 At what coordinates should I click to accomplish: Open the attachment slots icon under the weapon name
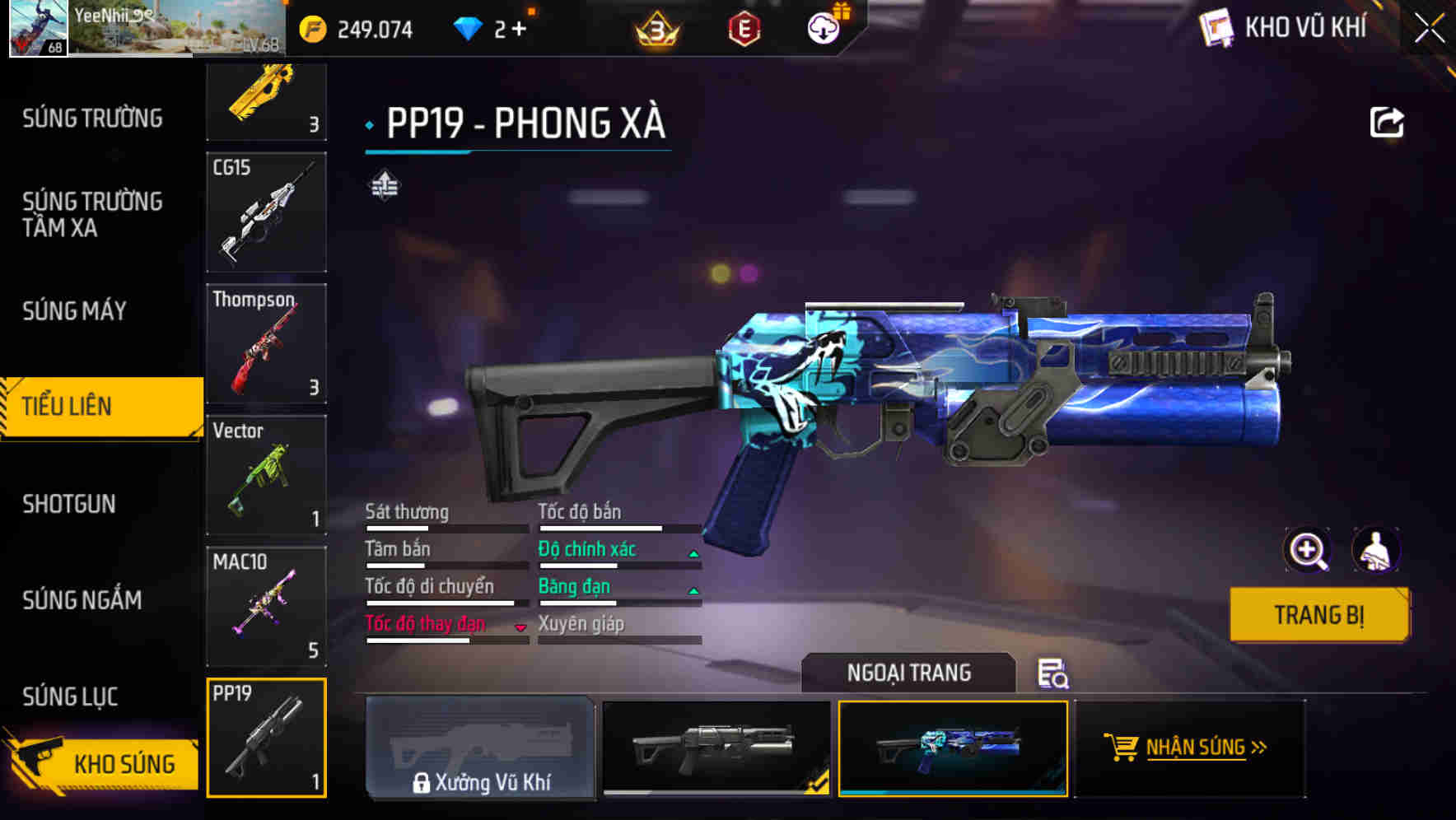[x=384, y=186]
